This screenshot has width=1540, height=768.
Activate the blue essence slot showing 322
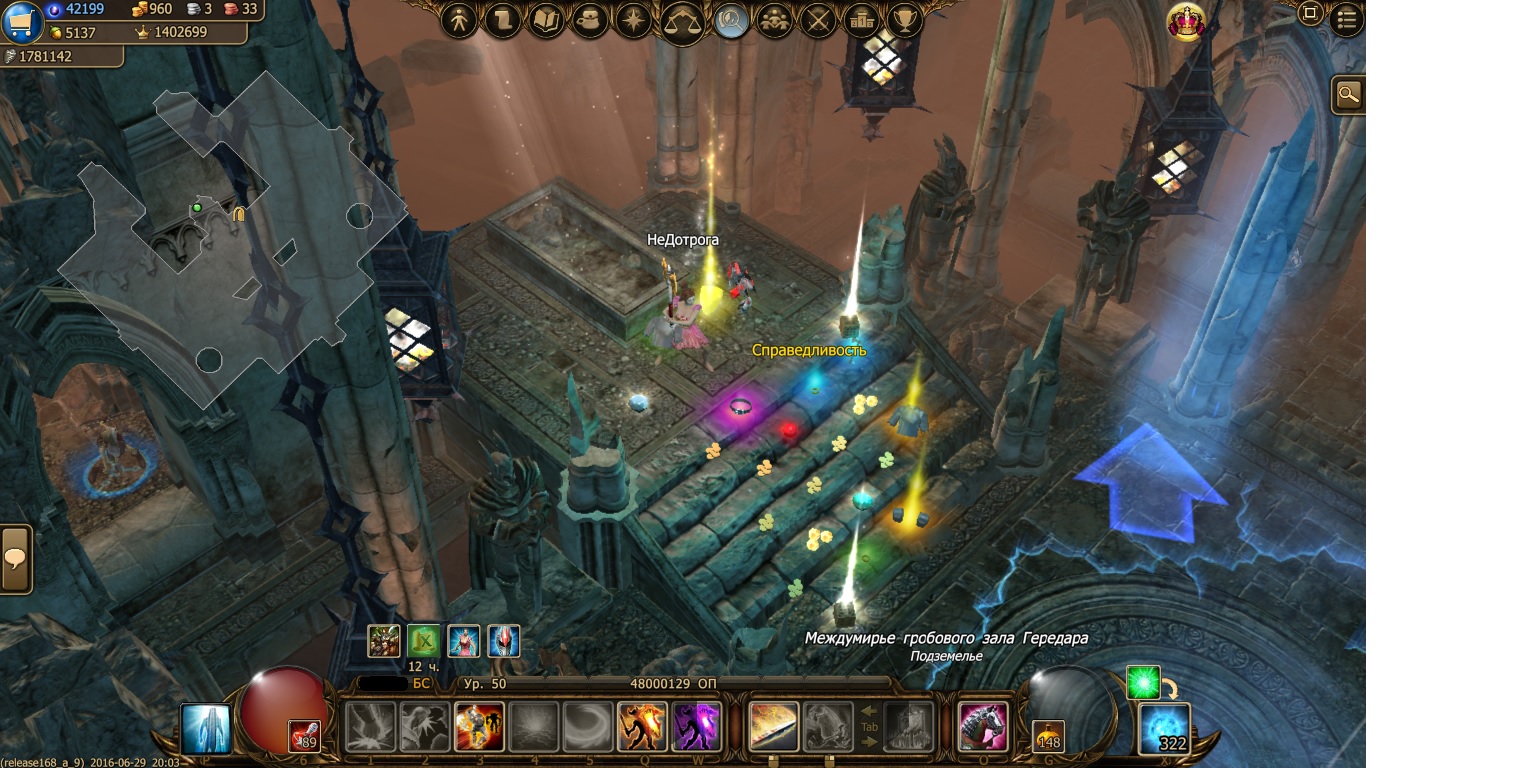coord(1165,729)
